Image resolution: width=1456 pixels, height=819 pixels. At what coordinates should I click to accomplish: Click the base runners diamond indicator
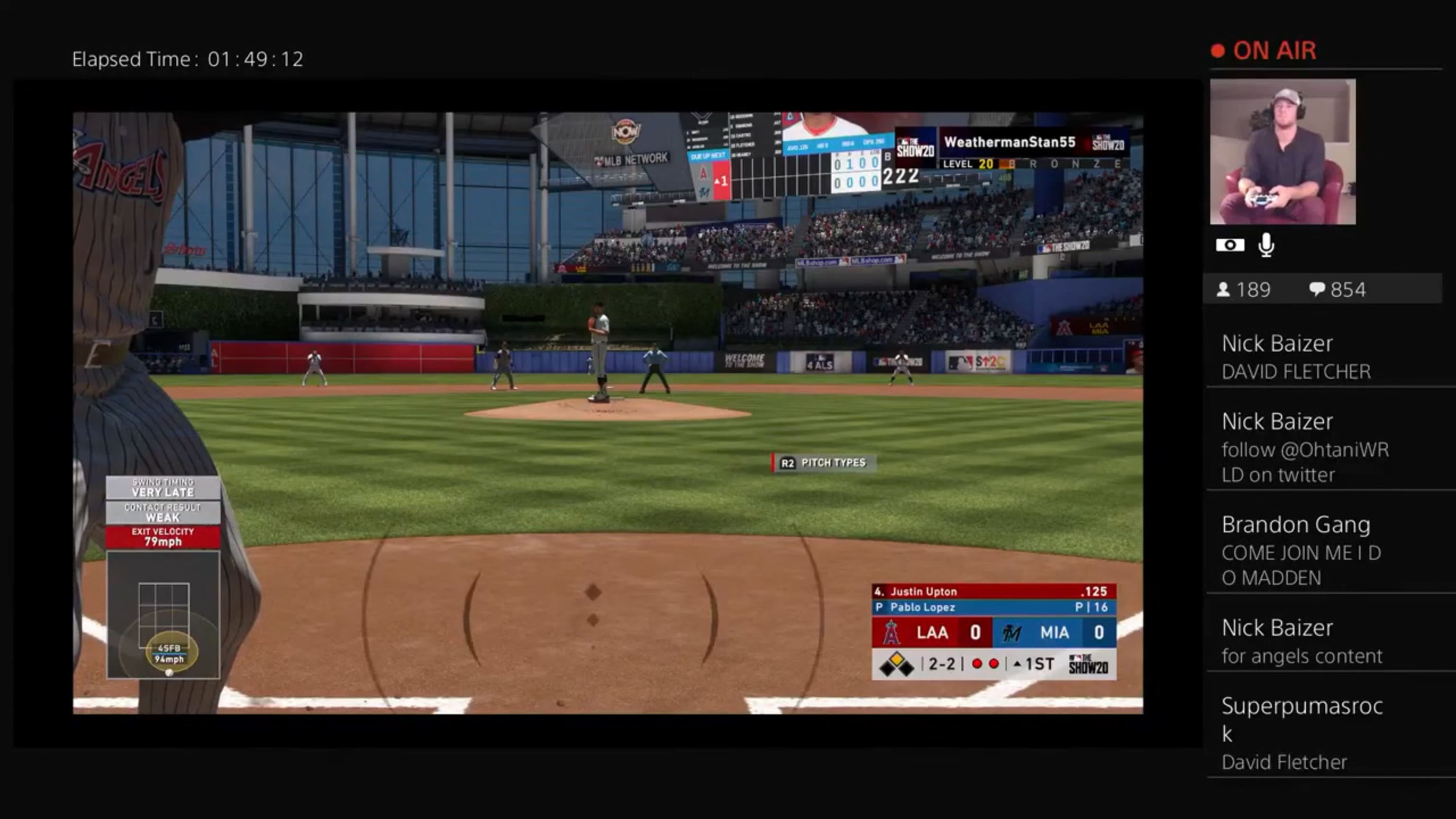[896, 664]
